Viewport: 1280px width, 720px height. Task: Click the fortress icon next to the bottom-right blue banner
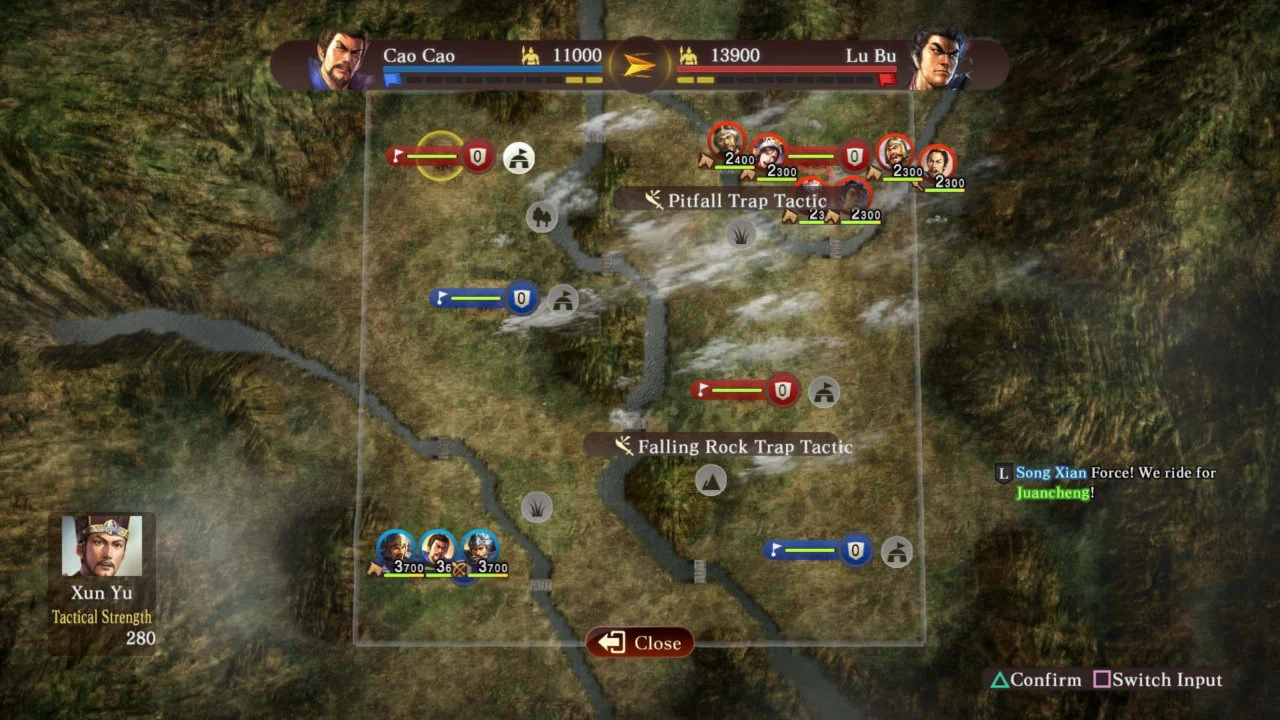coord(896,551)
